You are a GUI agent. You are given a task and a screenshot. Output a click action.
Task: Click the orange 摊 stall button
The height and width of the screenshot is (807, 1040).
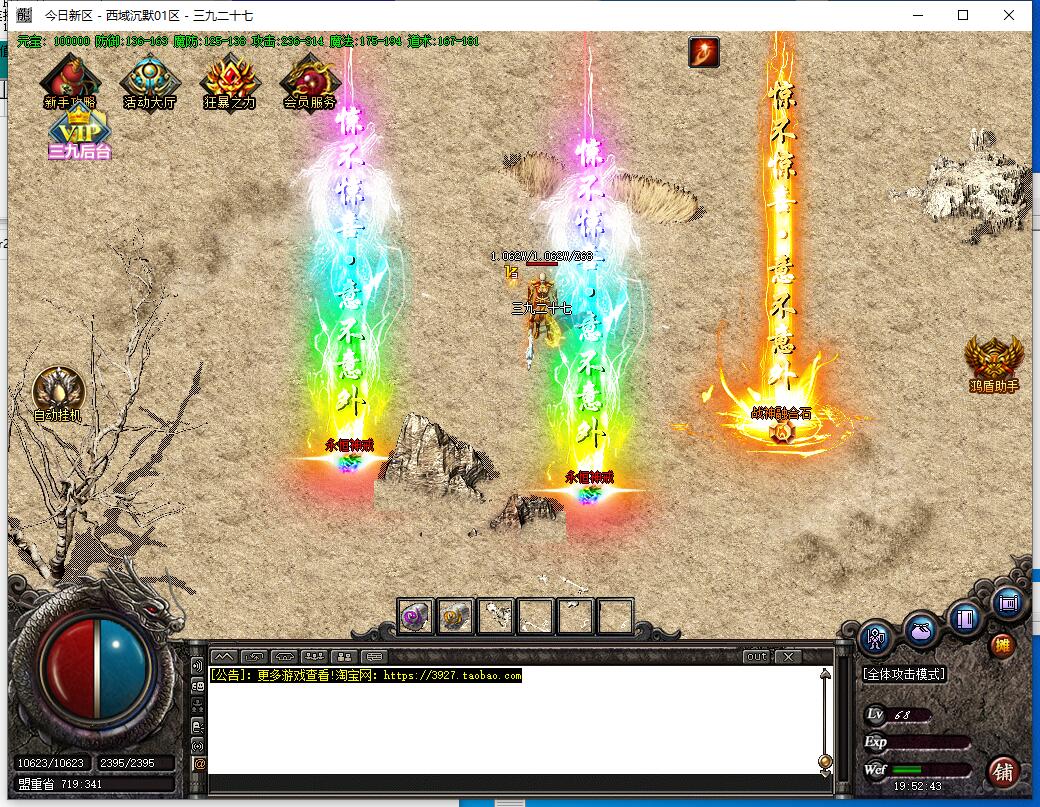pyautogui.click(x=1001, y=645)
